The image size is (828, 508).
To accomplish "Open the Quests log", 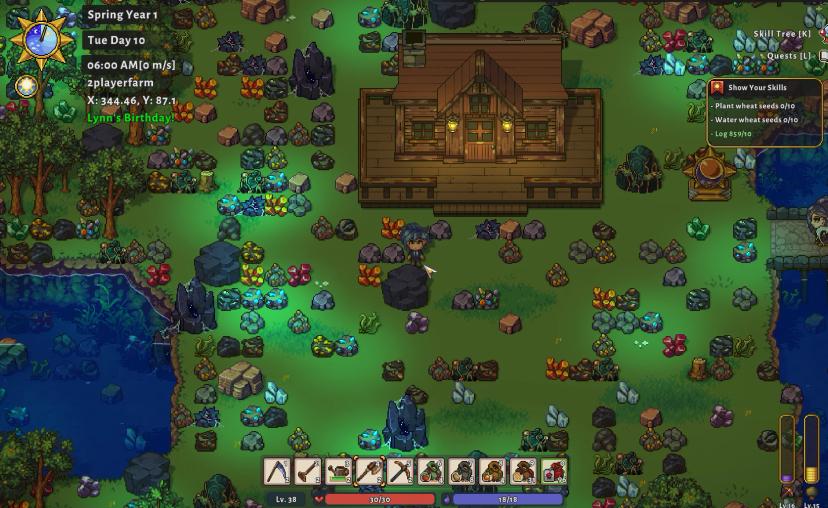I will pos(790,56).
